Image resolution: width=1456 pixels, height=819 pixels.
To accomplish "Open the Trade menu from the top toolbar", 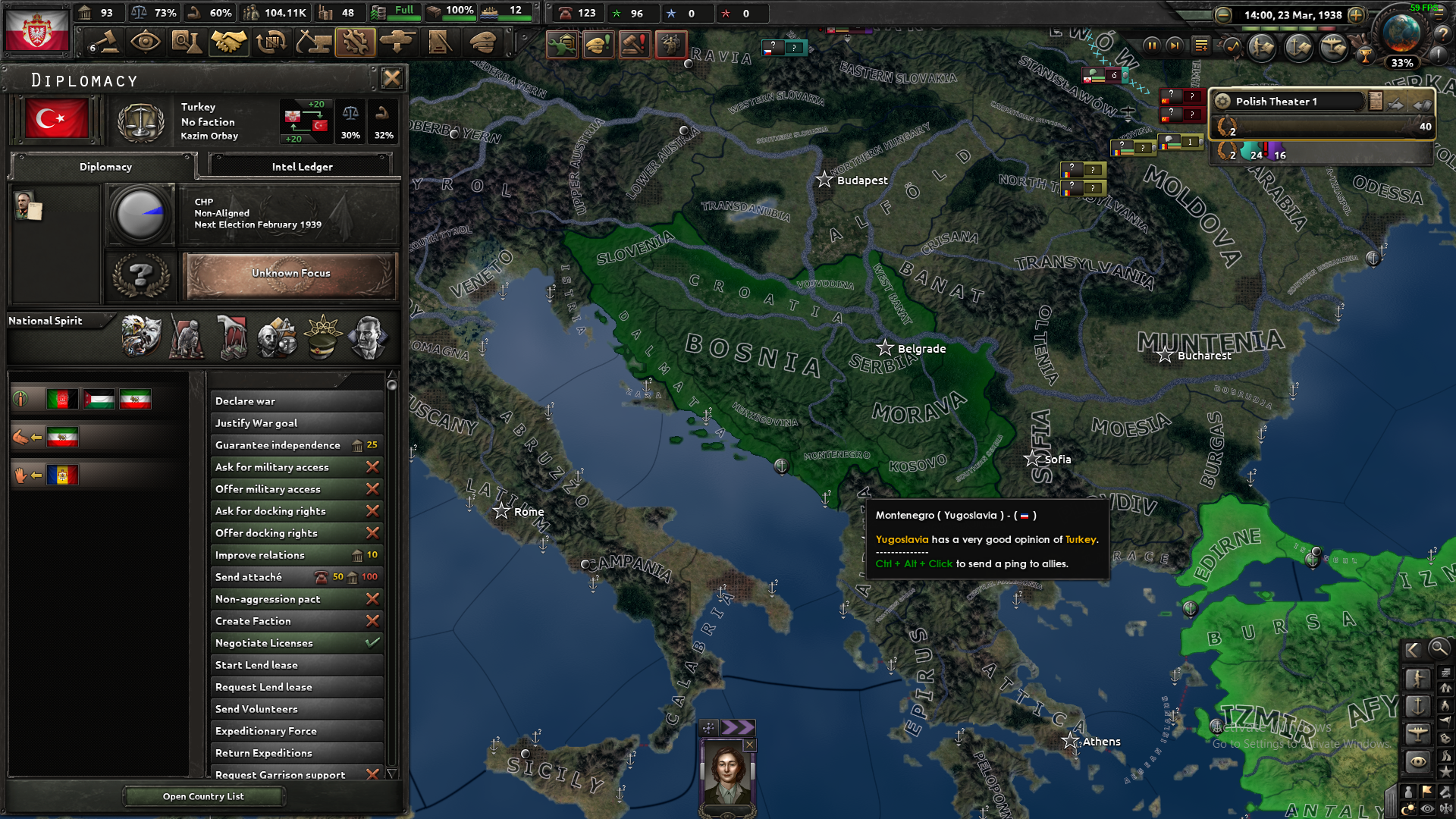I will pyautogui.click(x=271, y=42).
